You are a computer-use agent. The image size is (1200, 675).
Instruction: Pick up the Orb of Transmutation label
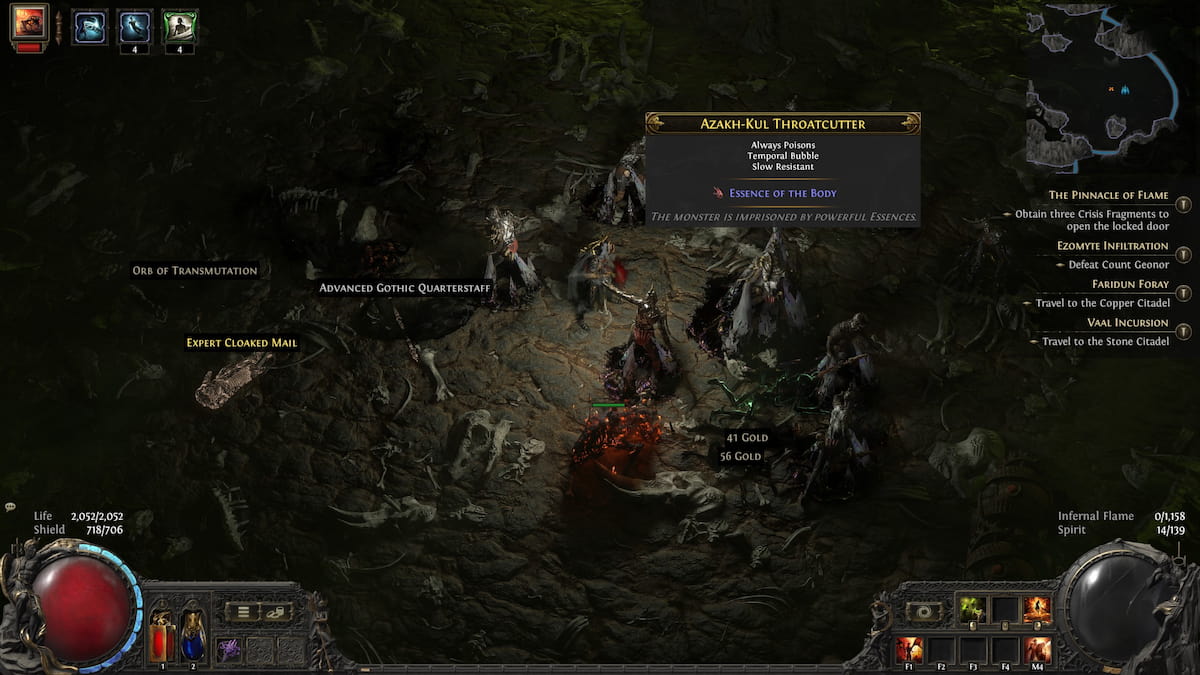pos(195,270)
